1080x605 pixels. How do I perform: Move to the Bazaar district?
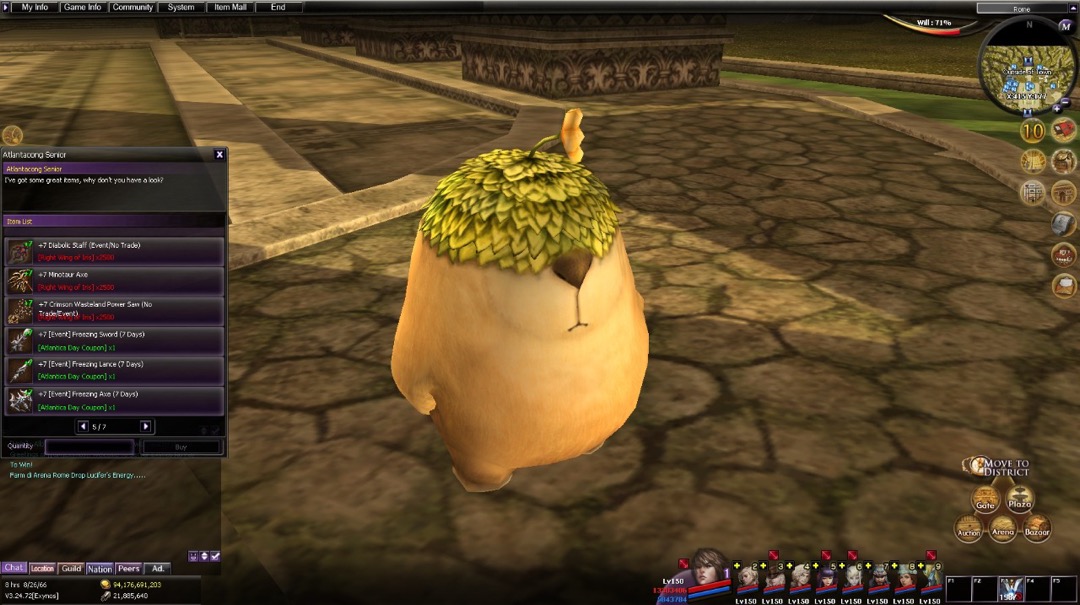pyautogui.click(x=1037, y=528)
